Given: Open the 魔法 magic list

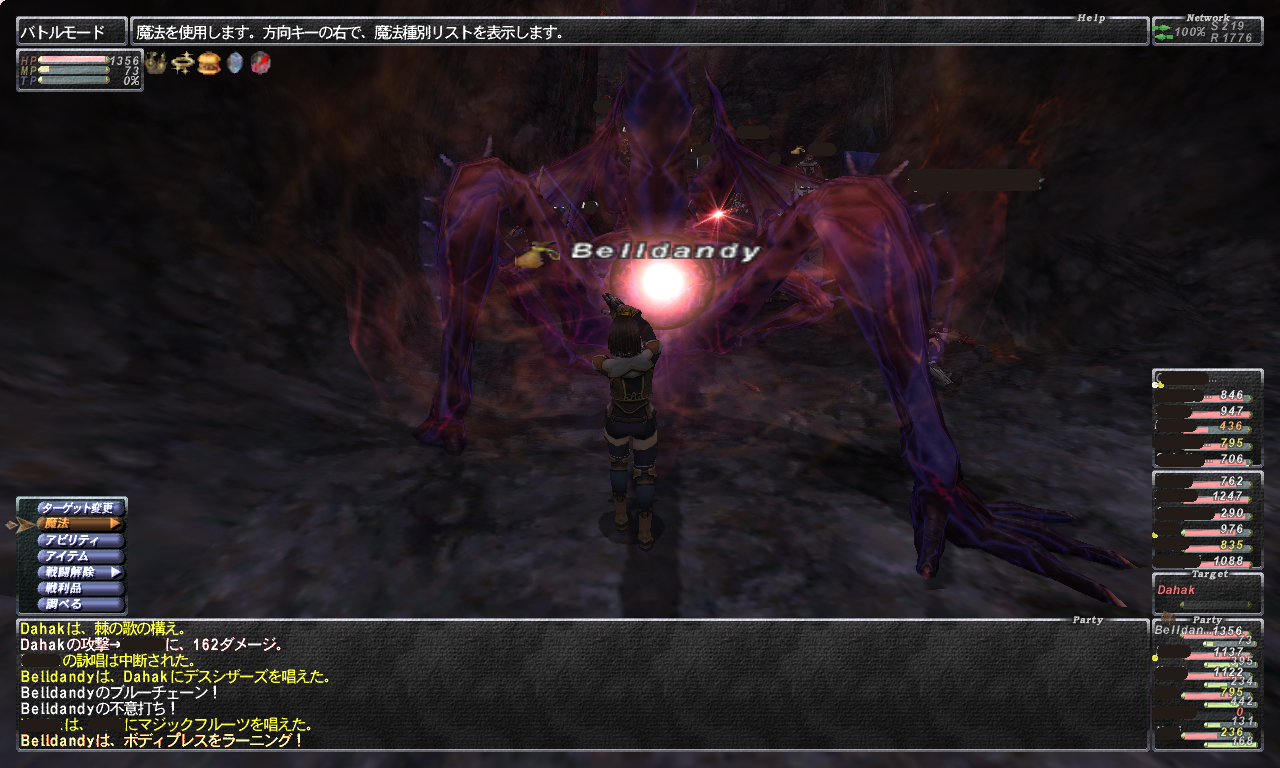Looking at the screenshot, I should (79, 524).
